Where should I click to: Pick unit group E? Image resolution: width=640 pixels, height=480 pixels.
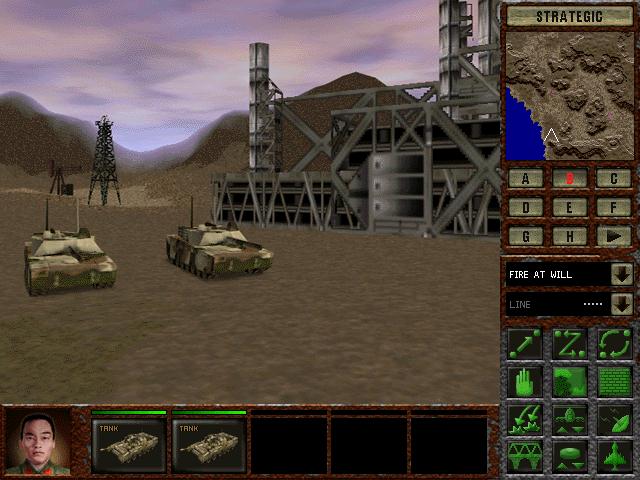pyautogui.click(x=570, y=208)
